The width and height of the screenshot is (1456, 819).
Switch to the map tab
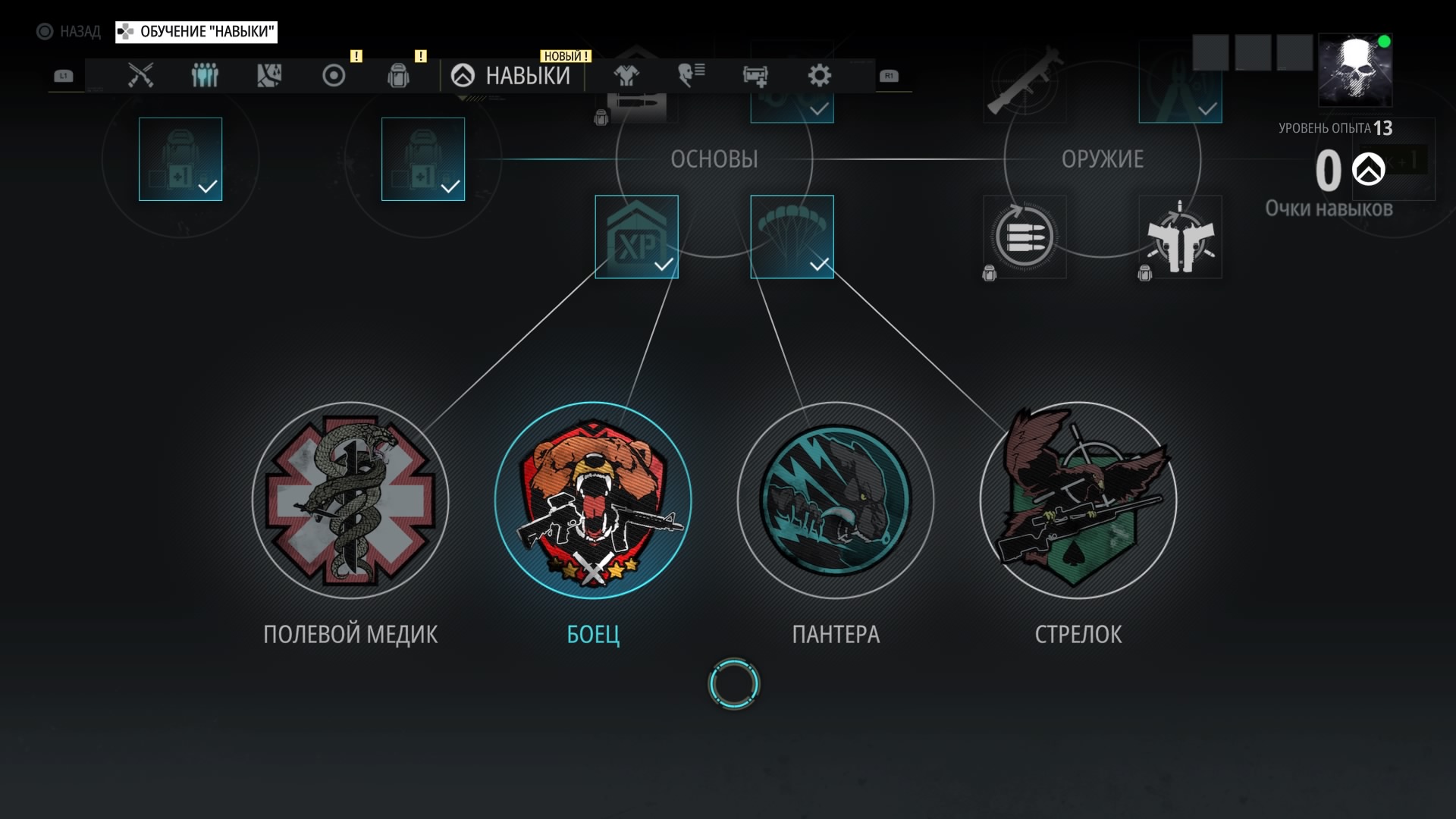coord(269,76)
